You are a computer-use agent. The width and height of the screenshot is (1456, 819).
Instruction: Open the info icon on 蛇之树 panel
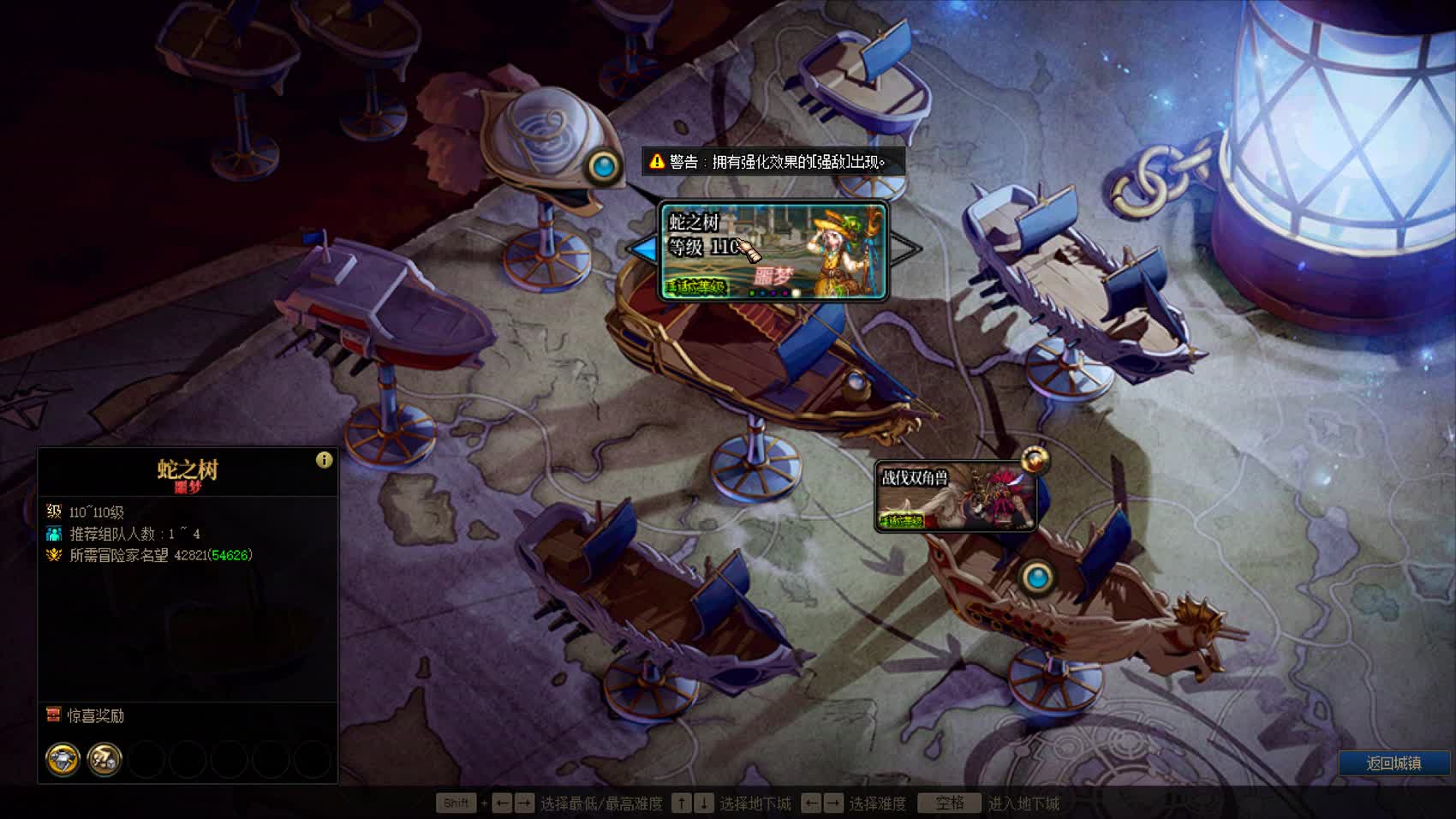(x=324, y=460)
